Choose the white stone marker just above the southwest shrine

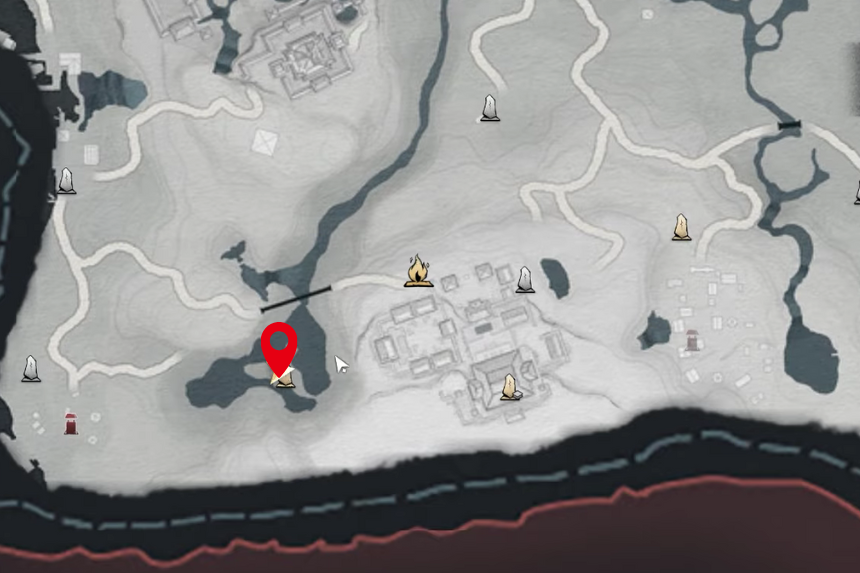tap(31, 369)
